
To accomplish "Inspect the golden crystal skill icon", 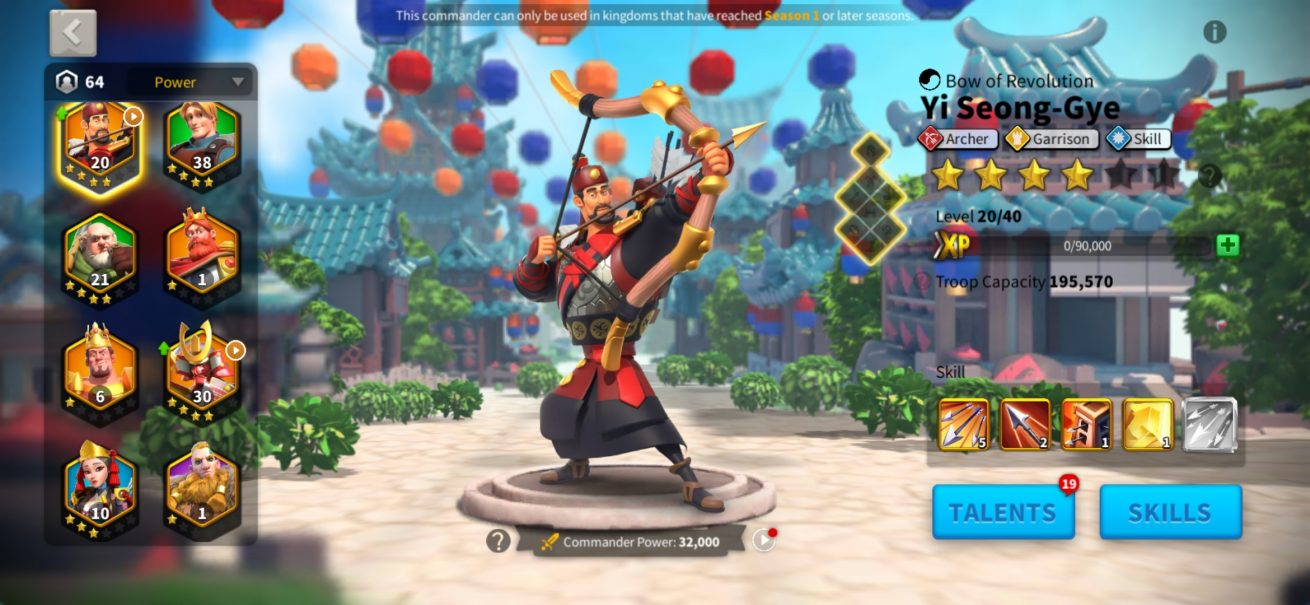I will pyautogui.click(x=1148, y=425).
